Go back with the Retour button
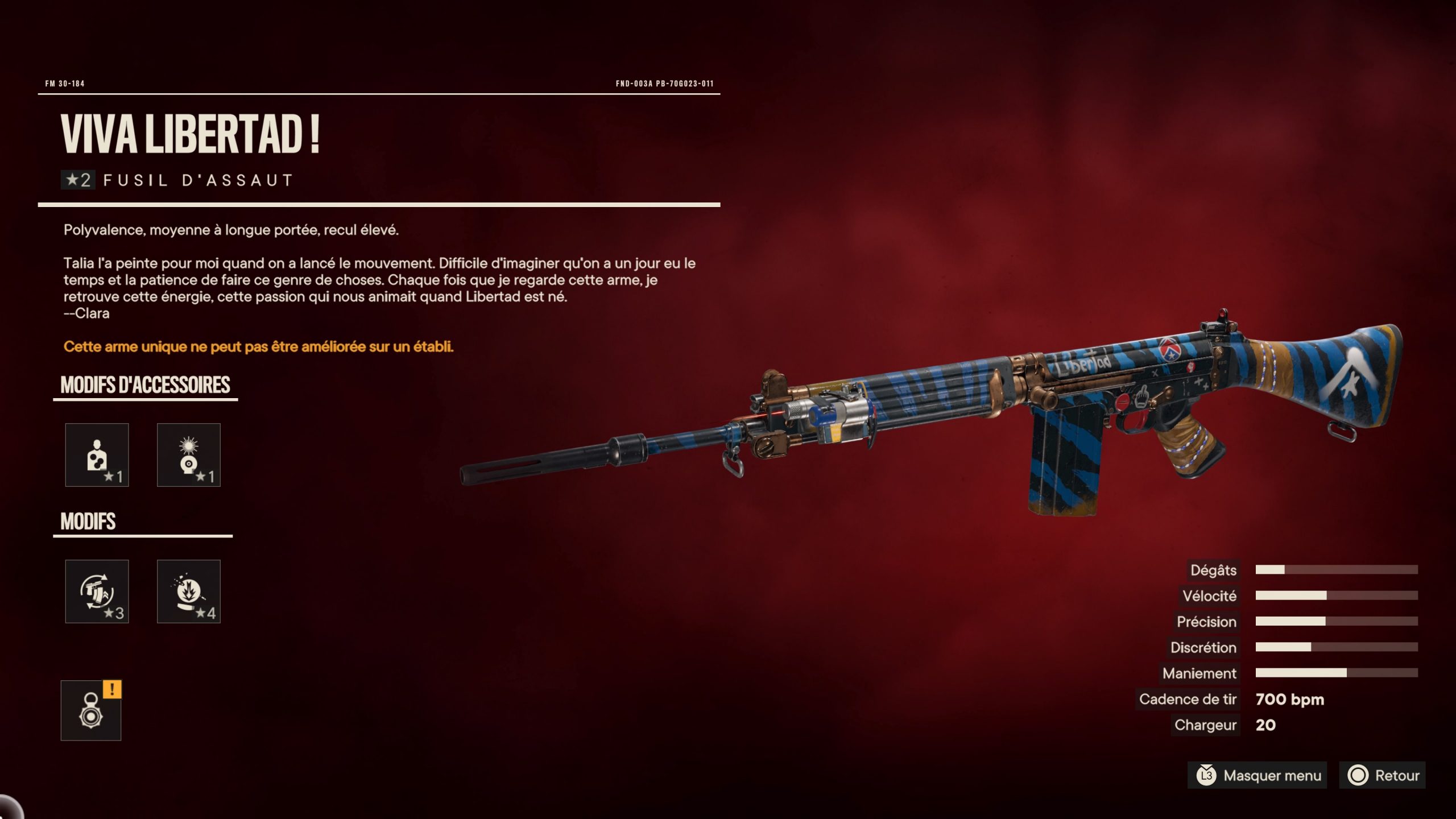The height and width of the screenshot is (819, 1456). click(1382, 775)
